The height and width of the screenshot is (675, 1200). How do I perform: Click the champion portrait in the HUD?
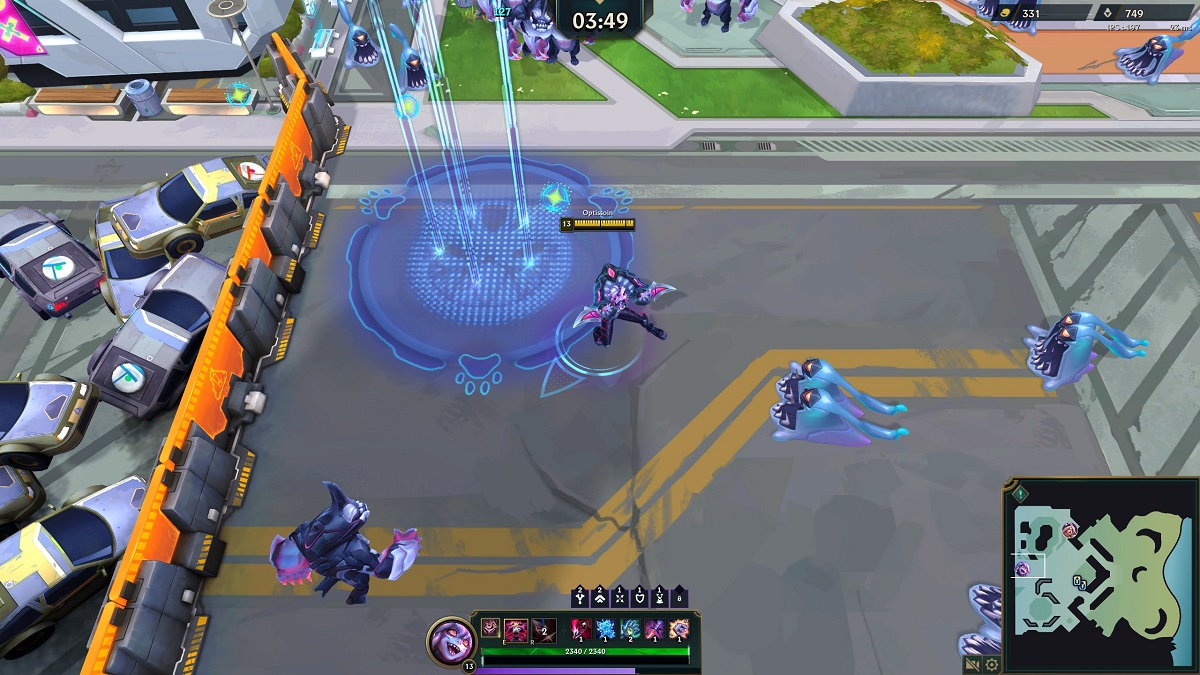(x=450, y=639)
